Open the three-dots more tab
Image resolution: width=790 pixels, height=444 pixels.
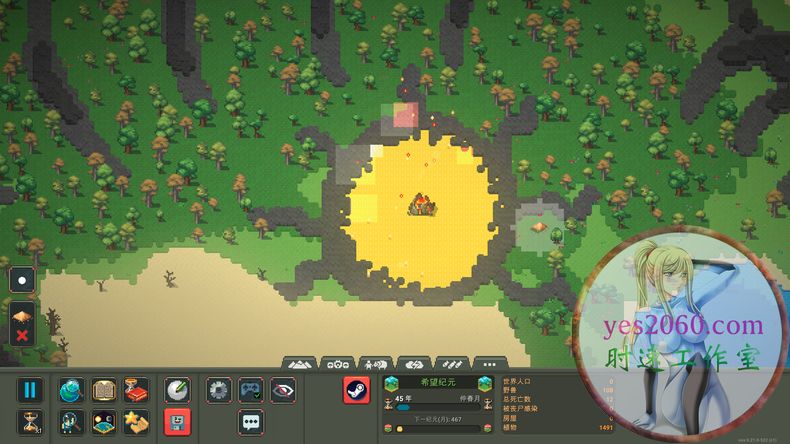pyautogui.click(x=487, y=363)
